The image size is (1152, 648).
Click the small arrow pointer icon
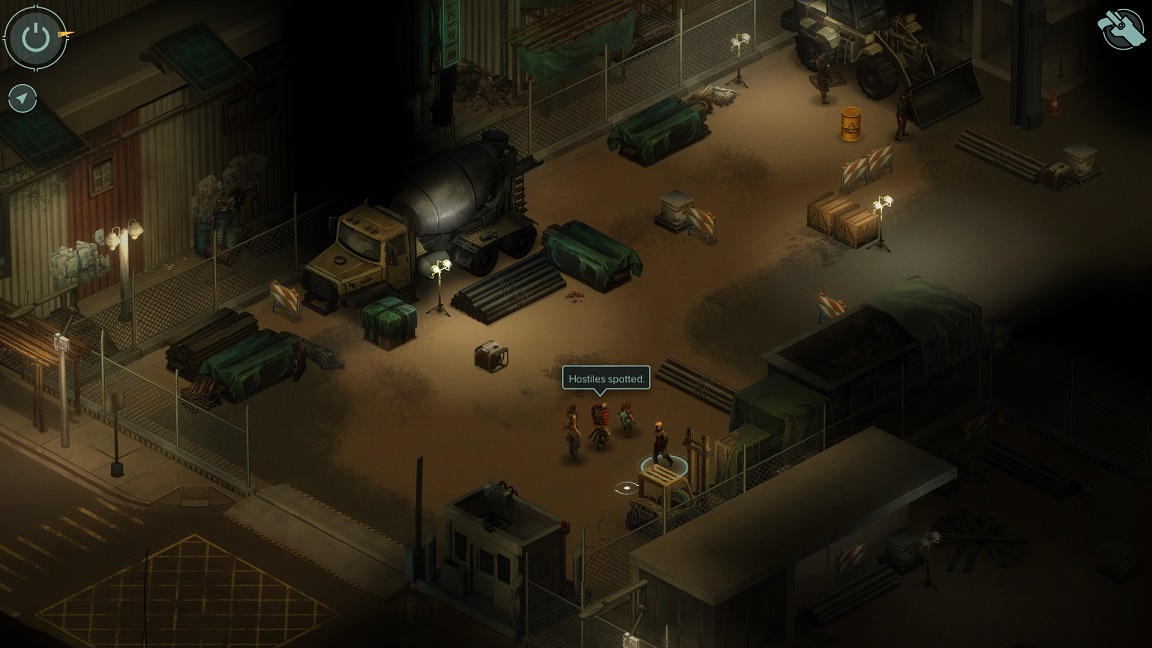tap(22, 98)
